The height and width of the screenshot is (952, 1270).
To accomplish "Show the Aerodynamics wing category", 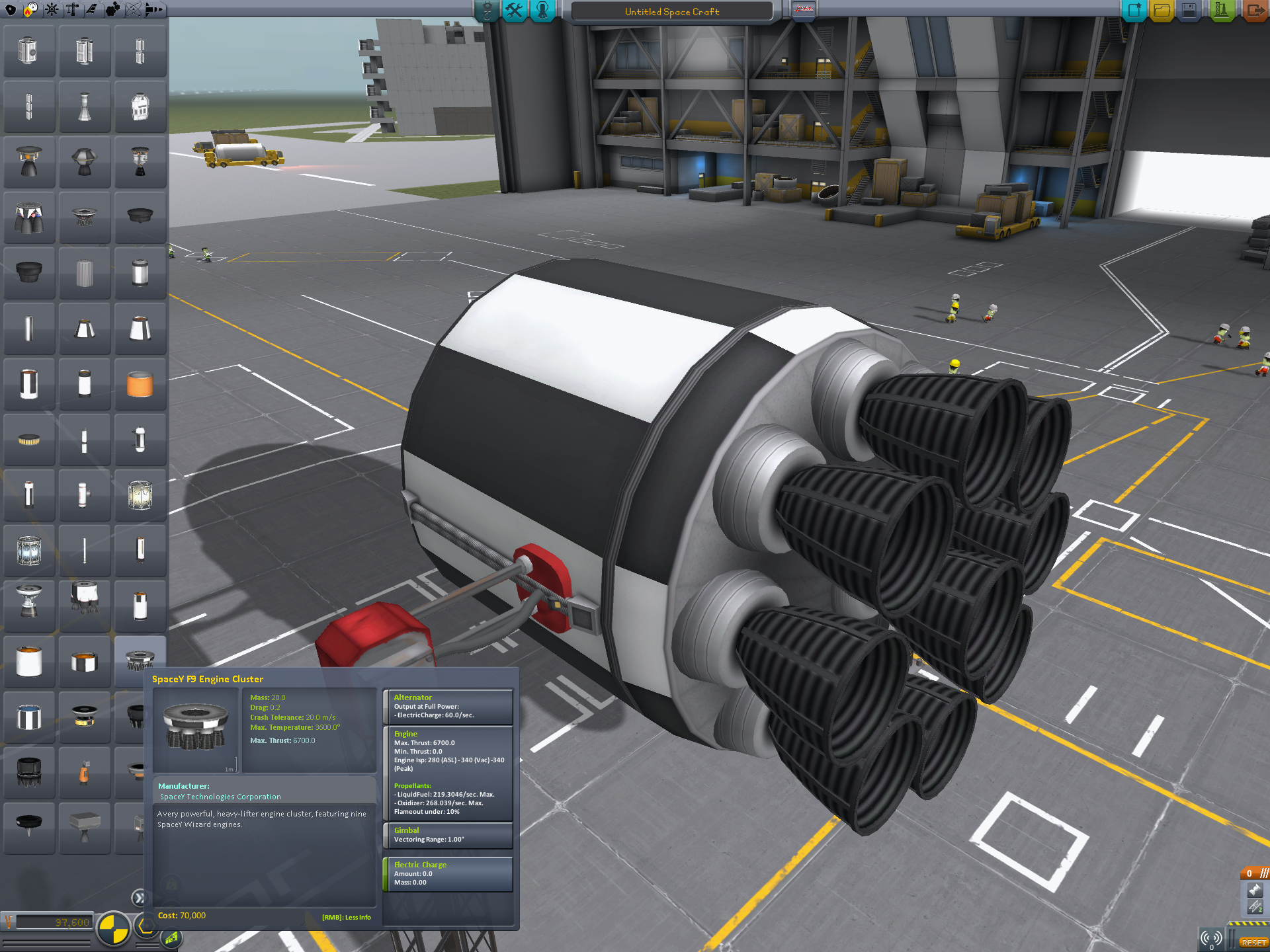I will (91, 9).
